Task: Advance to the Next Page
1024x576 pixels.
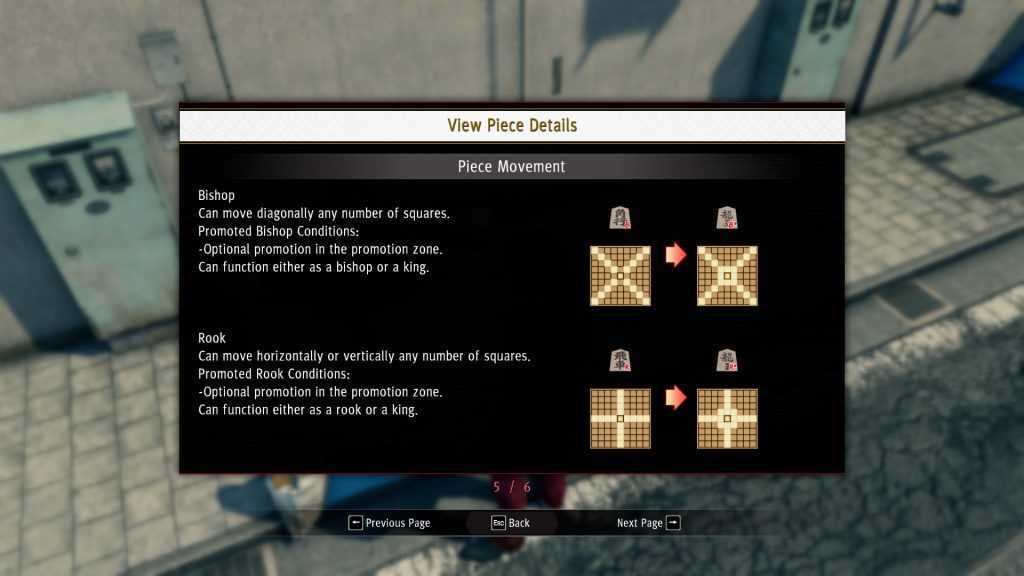Action: (x=648, y=523)
